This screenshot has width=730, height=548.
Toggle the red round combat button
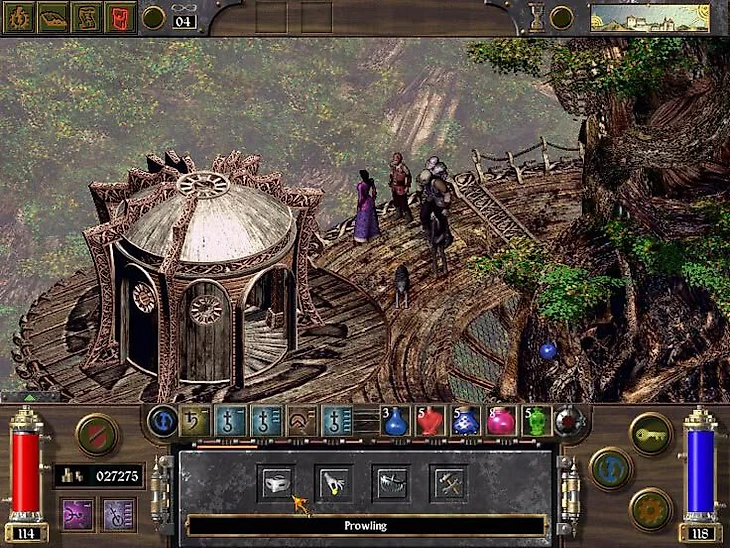click(97, 434)
